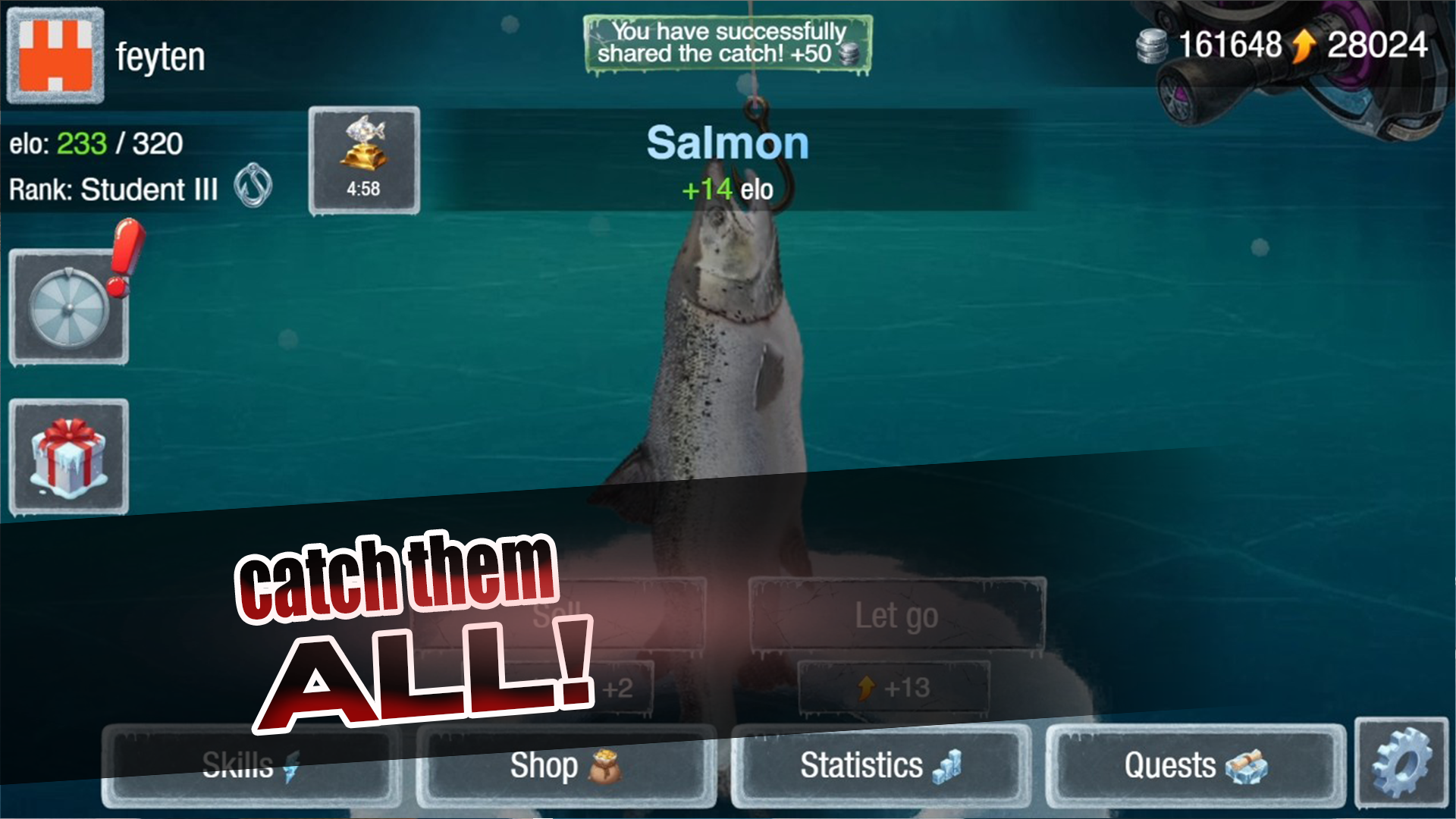Click feyten's profile avatar
This screenshot has width=1456, height=819.
pos(55,53)
